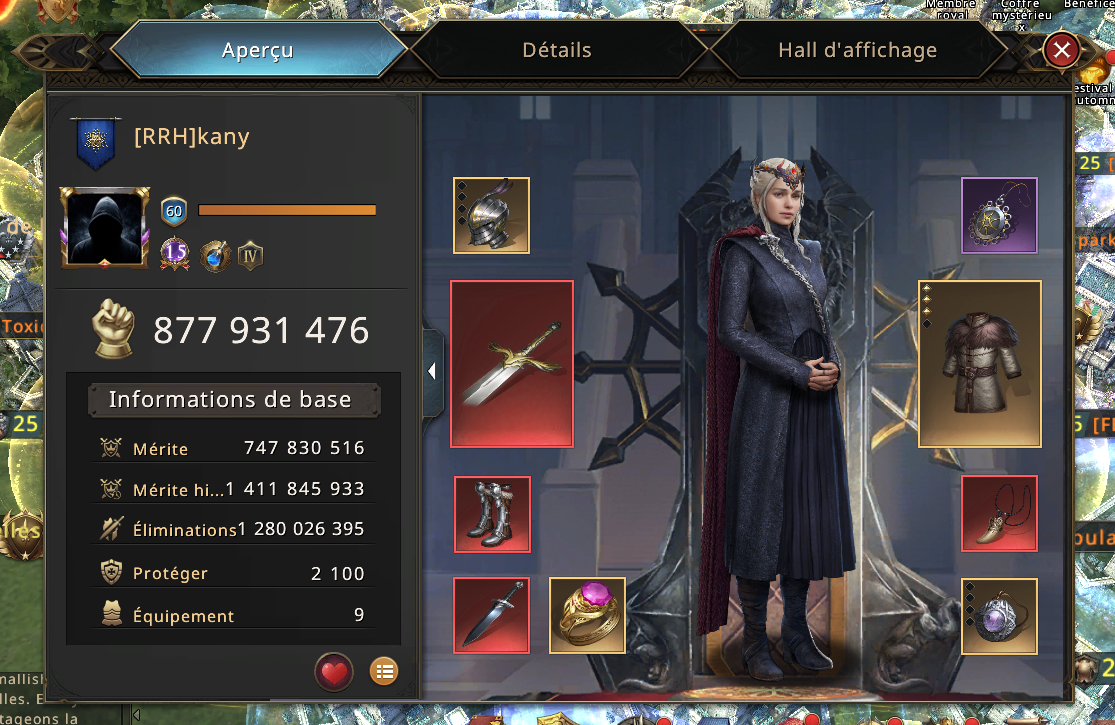1115x725 pixels.
Task: View the pink gem gold ring
Action: (x=588, y=615)
